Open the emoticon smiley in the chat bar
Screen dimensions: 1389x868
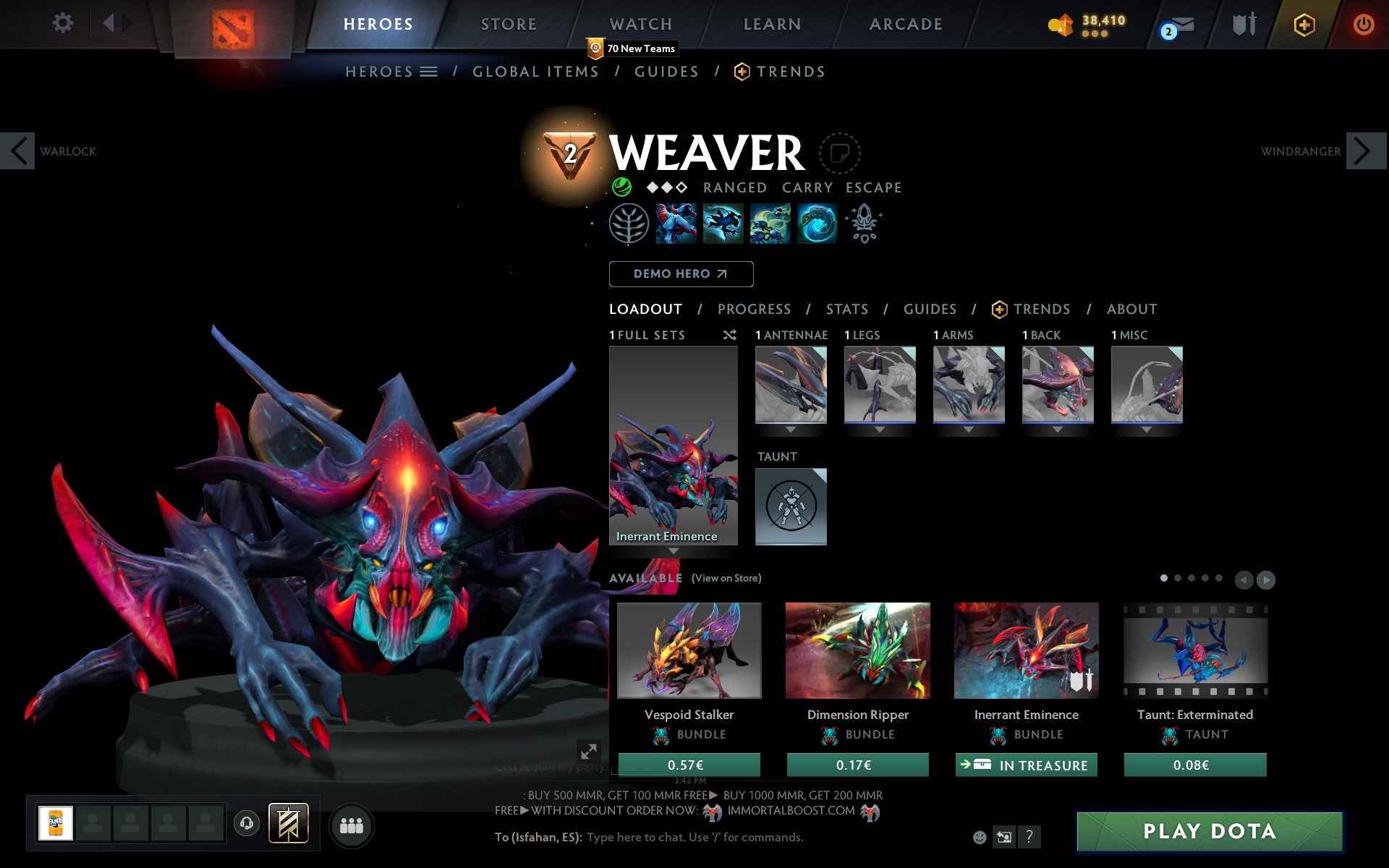coord(981,836)
